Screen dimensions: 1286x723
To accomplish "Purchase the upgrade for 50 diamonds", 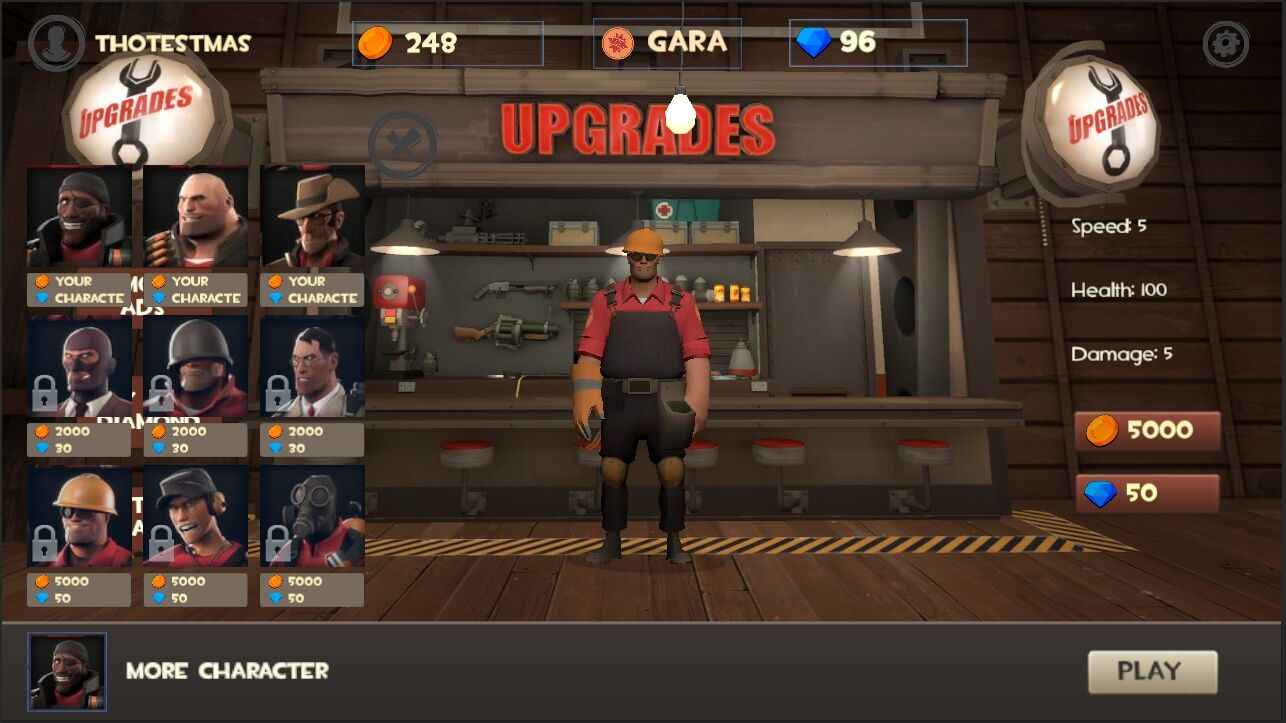I will (x=1147, y=493).
